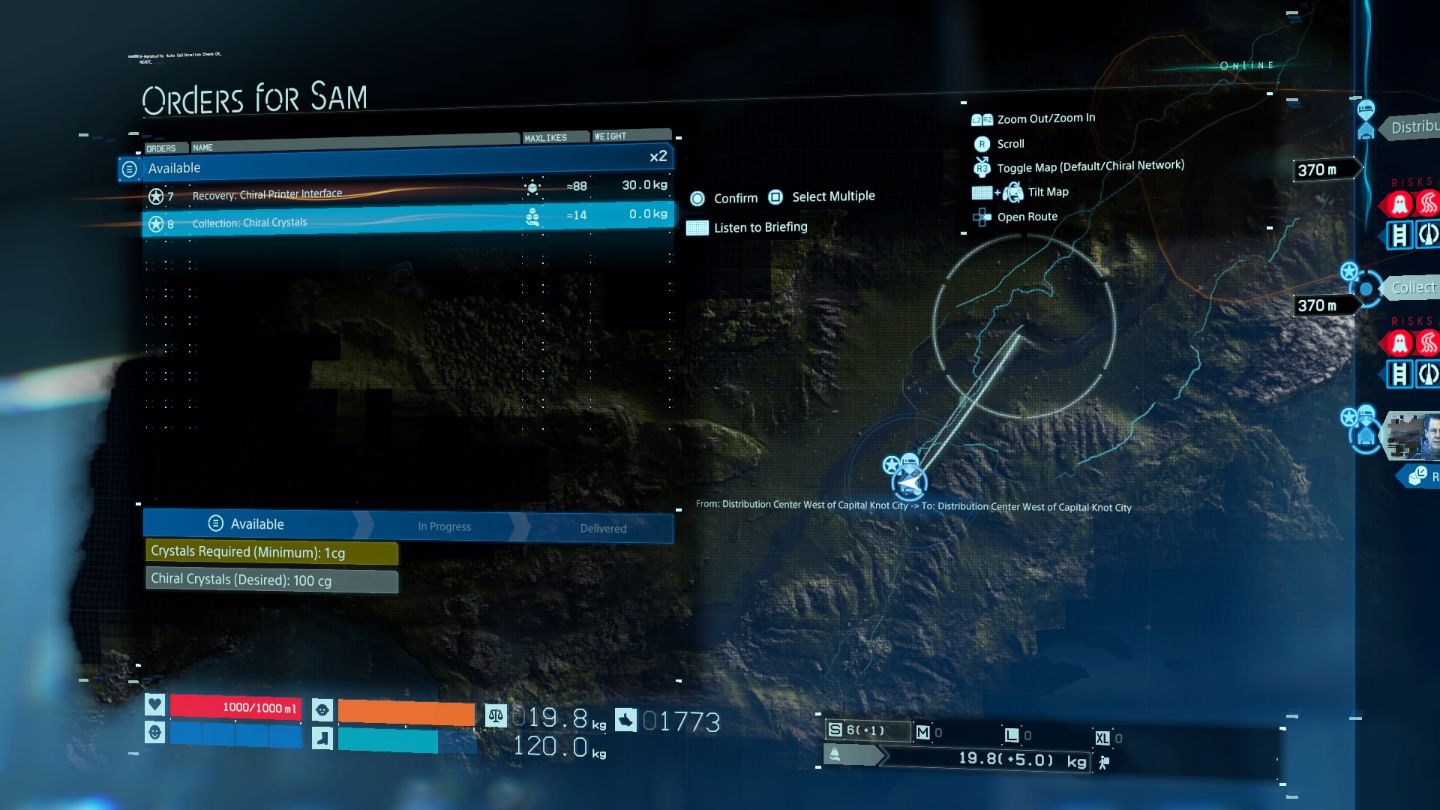Select the BT risk icon under RISKS

(x=1400, y=203)
